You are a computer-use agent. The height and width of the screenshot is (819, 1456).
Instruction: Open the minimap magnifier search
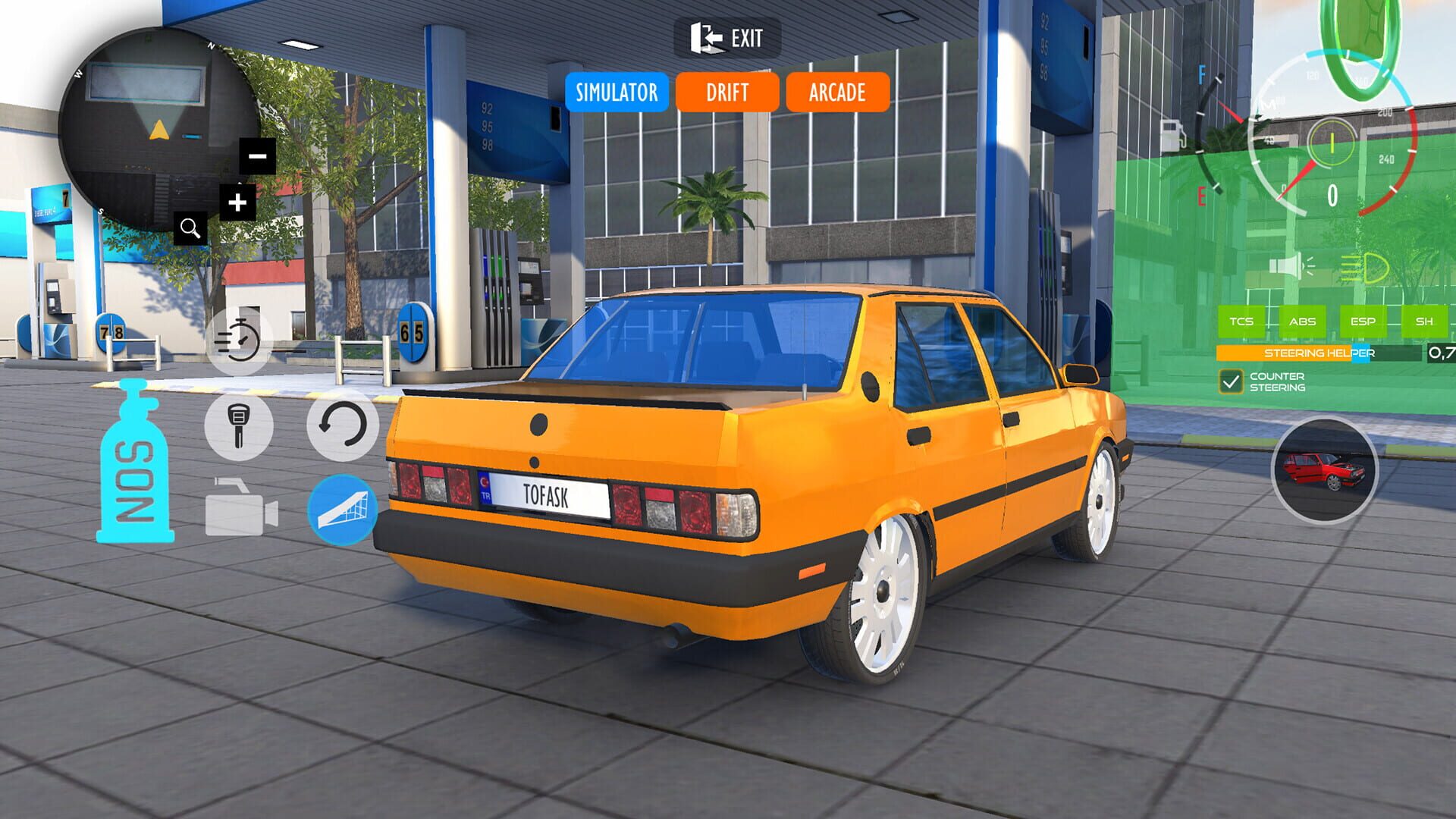pyautogui.click(x=191, y=227)
